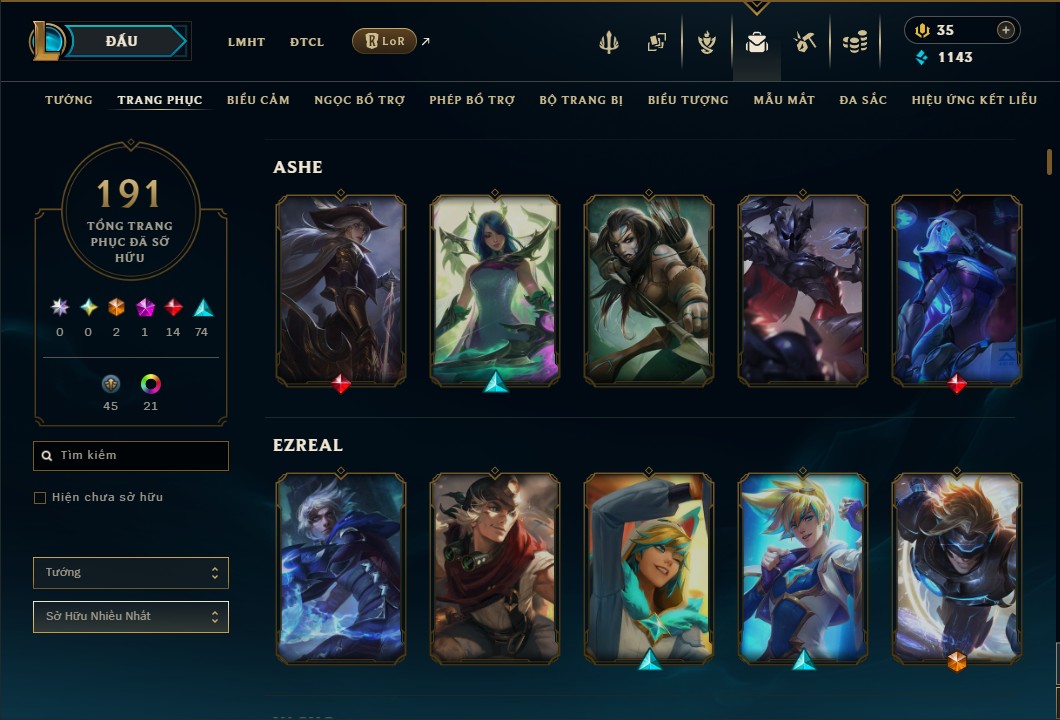Go to the BỘ TRANG BỊ tab
This screenshot has width=1060, height=720.
(581, 100)
